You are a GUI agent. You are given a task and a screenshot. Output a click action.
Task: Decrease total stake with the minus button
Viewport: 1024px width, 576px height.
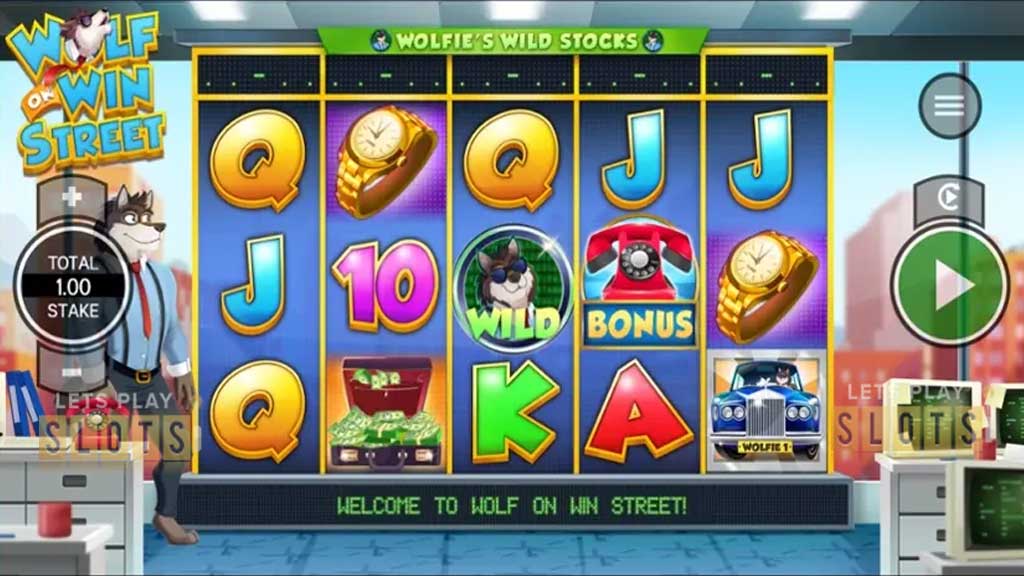coord(72,373)
